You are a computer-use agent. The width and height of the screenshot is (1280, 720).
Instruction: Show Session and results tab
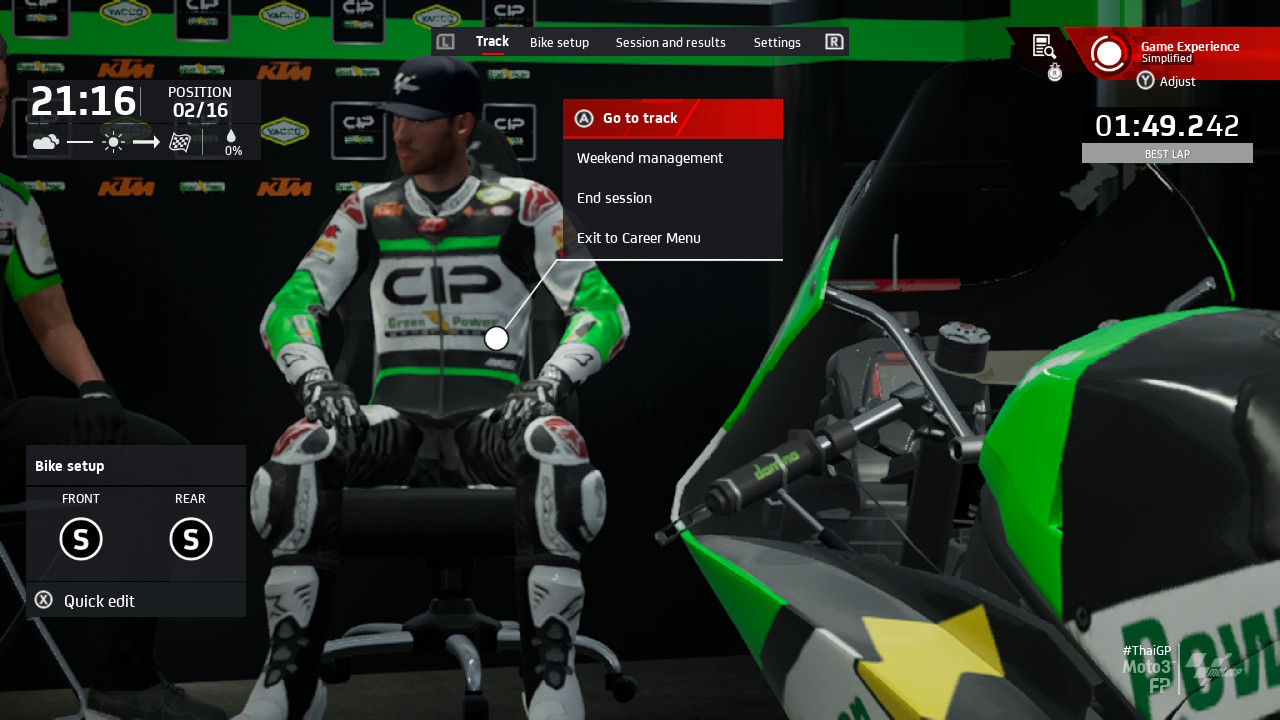point(670,42)
